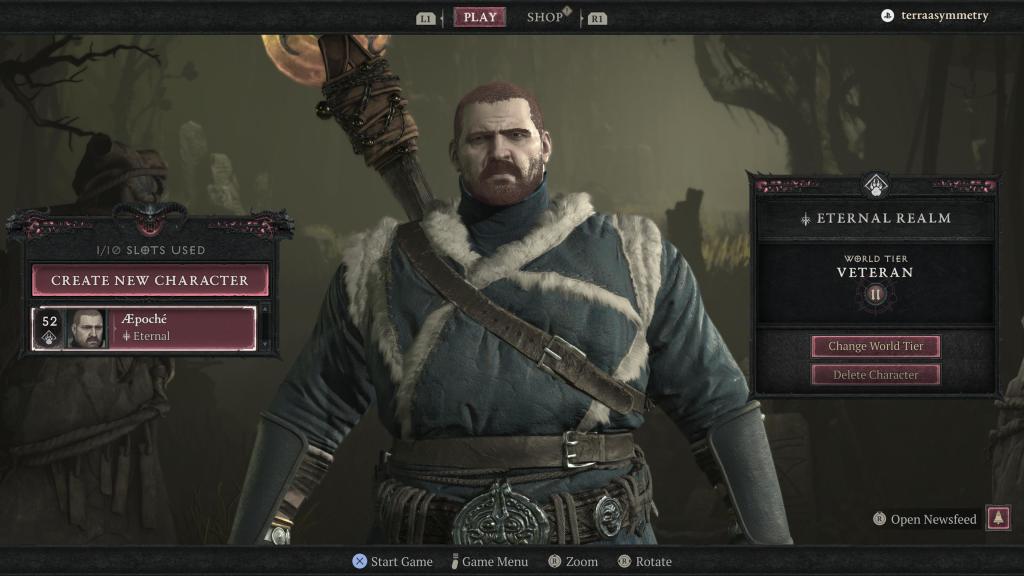Open the SHOP tab
This screenshot has width=1024, height=576.
click(x=545, y=17)
